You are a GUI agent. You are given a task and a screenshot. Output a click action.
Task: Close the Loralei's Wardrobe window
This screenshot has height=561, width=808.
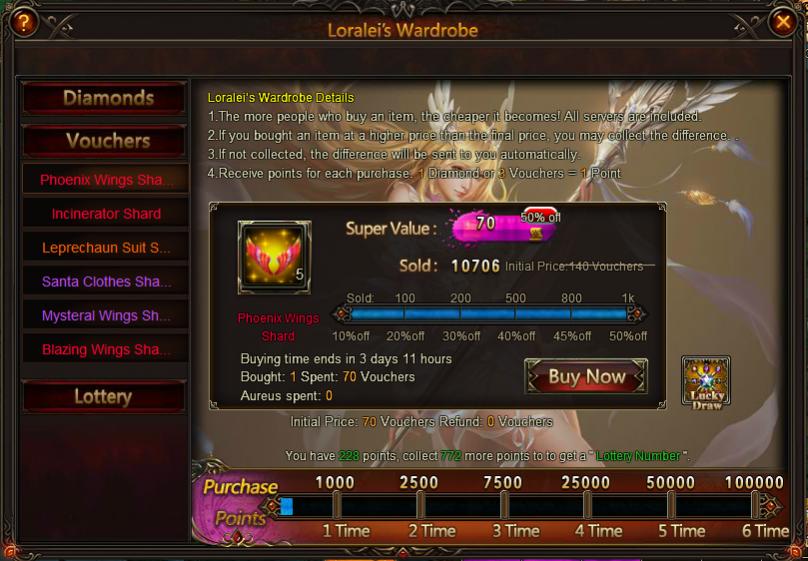[x=783, y=21]
